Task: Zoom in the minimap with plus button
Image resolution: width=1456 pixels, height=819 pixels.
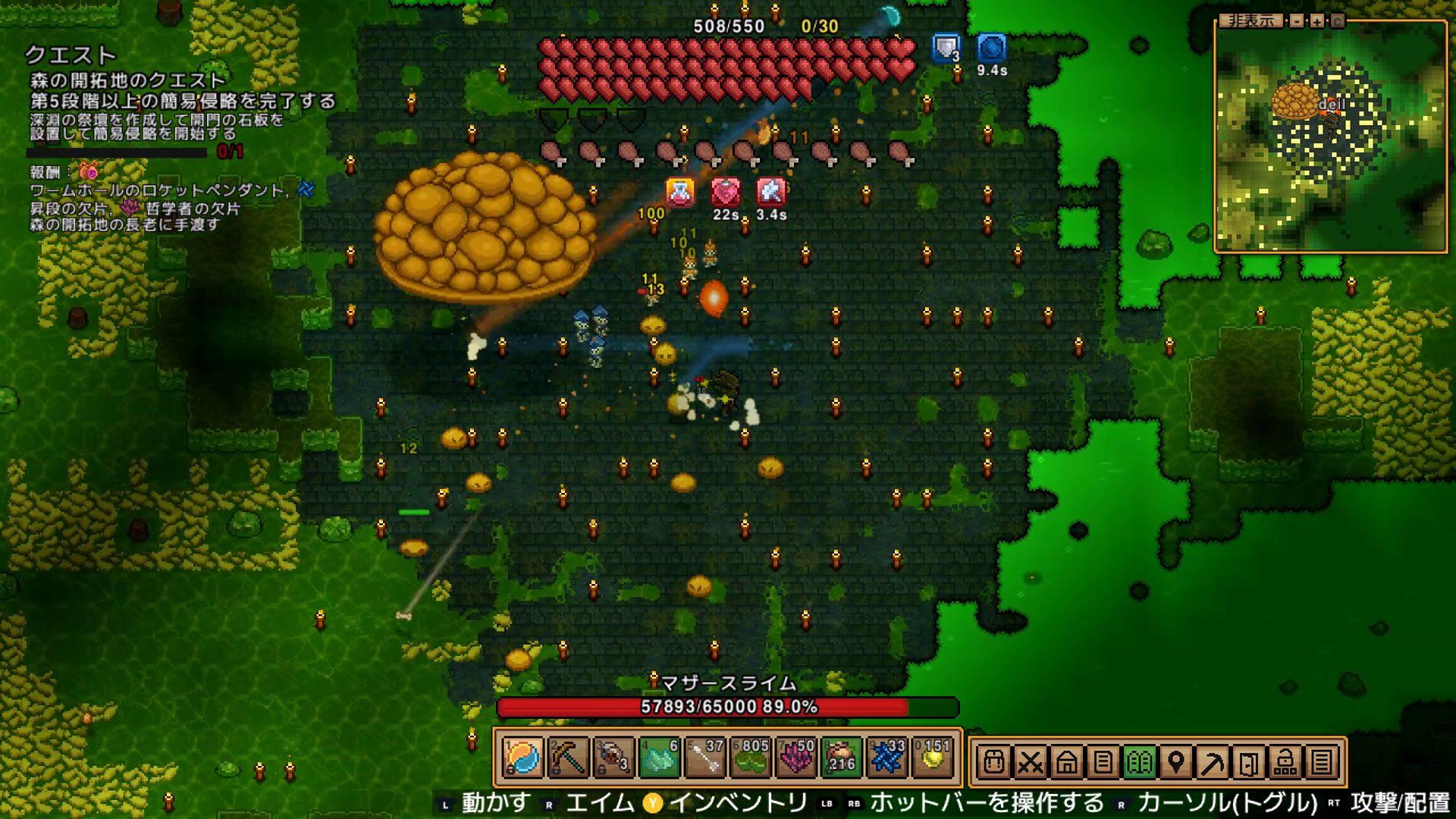Action: 1317,21
